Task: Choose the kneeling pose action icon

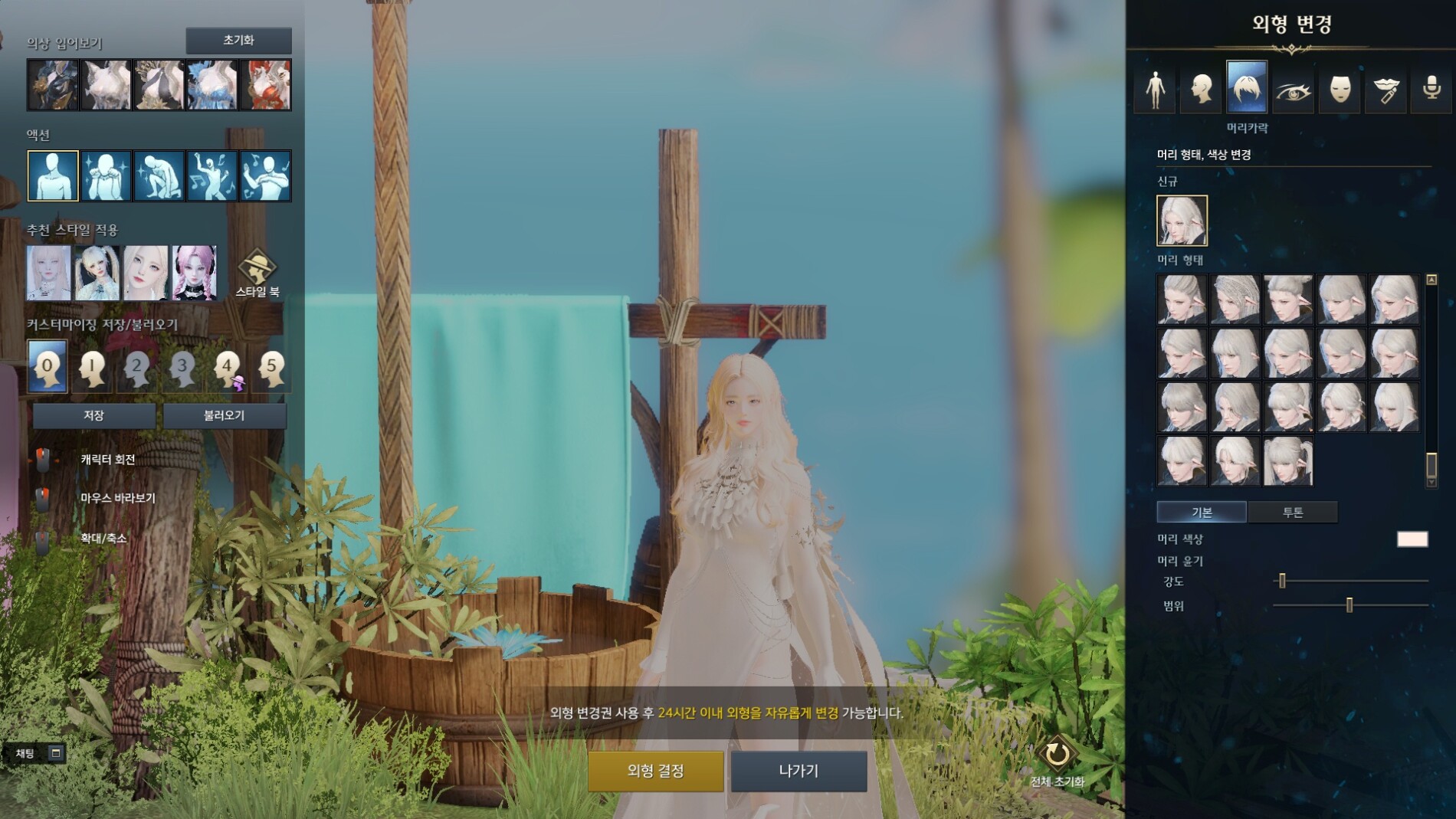Action: click(159, 175)
